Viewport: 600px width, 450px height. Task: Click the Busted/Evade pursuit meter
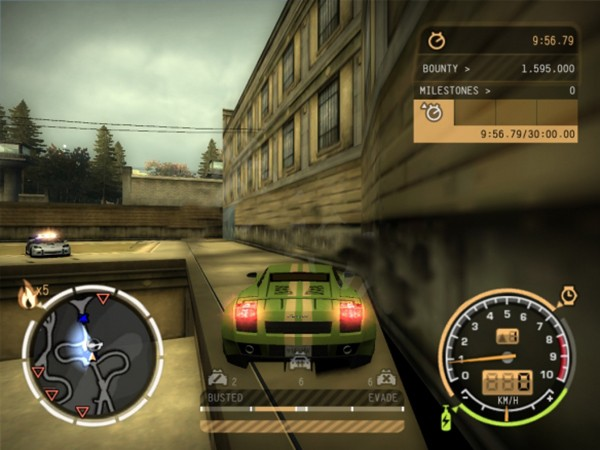click(302, 408)
